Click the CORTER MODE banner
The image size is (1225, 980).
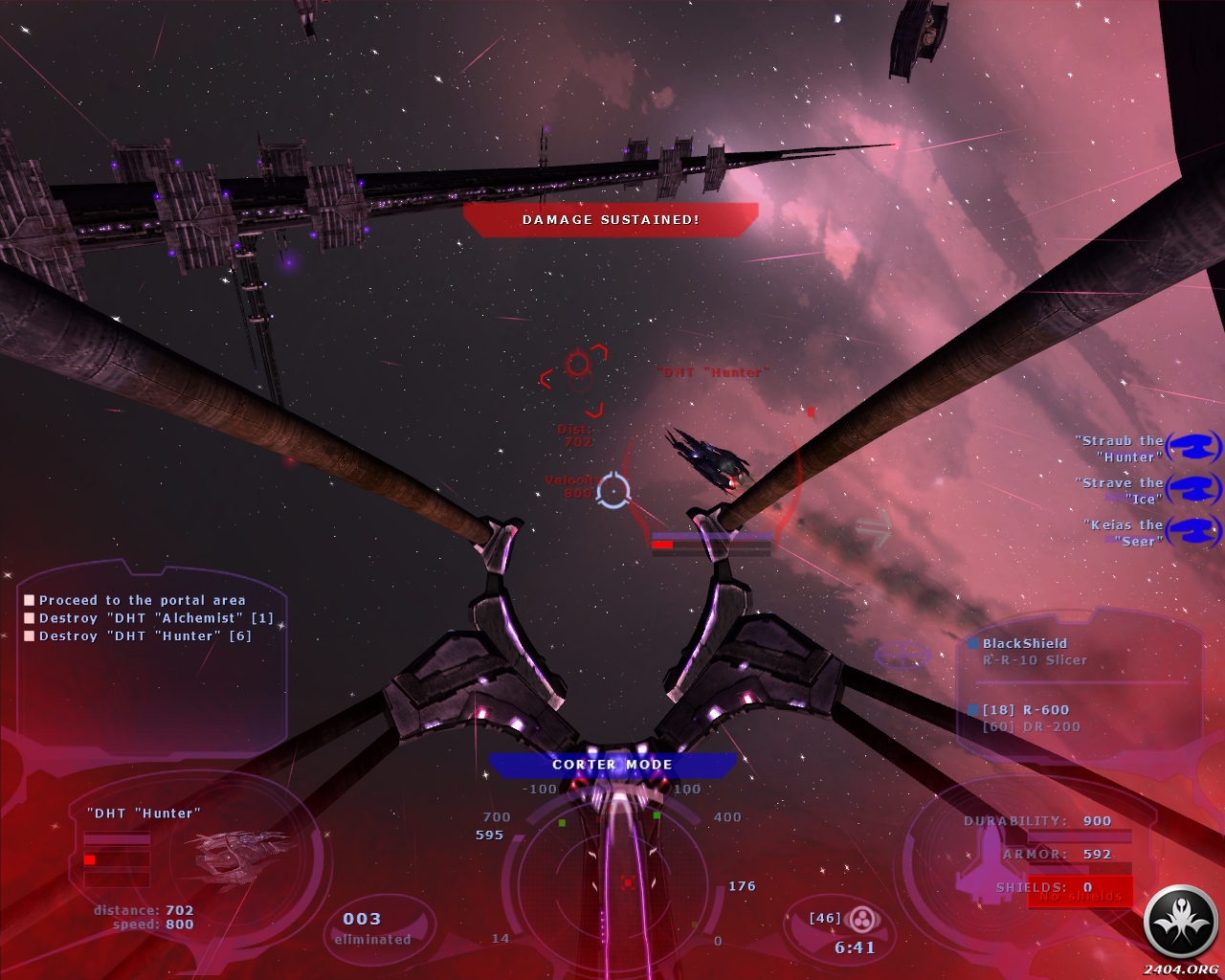click(x=612, y=765)
